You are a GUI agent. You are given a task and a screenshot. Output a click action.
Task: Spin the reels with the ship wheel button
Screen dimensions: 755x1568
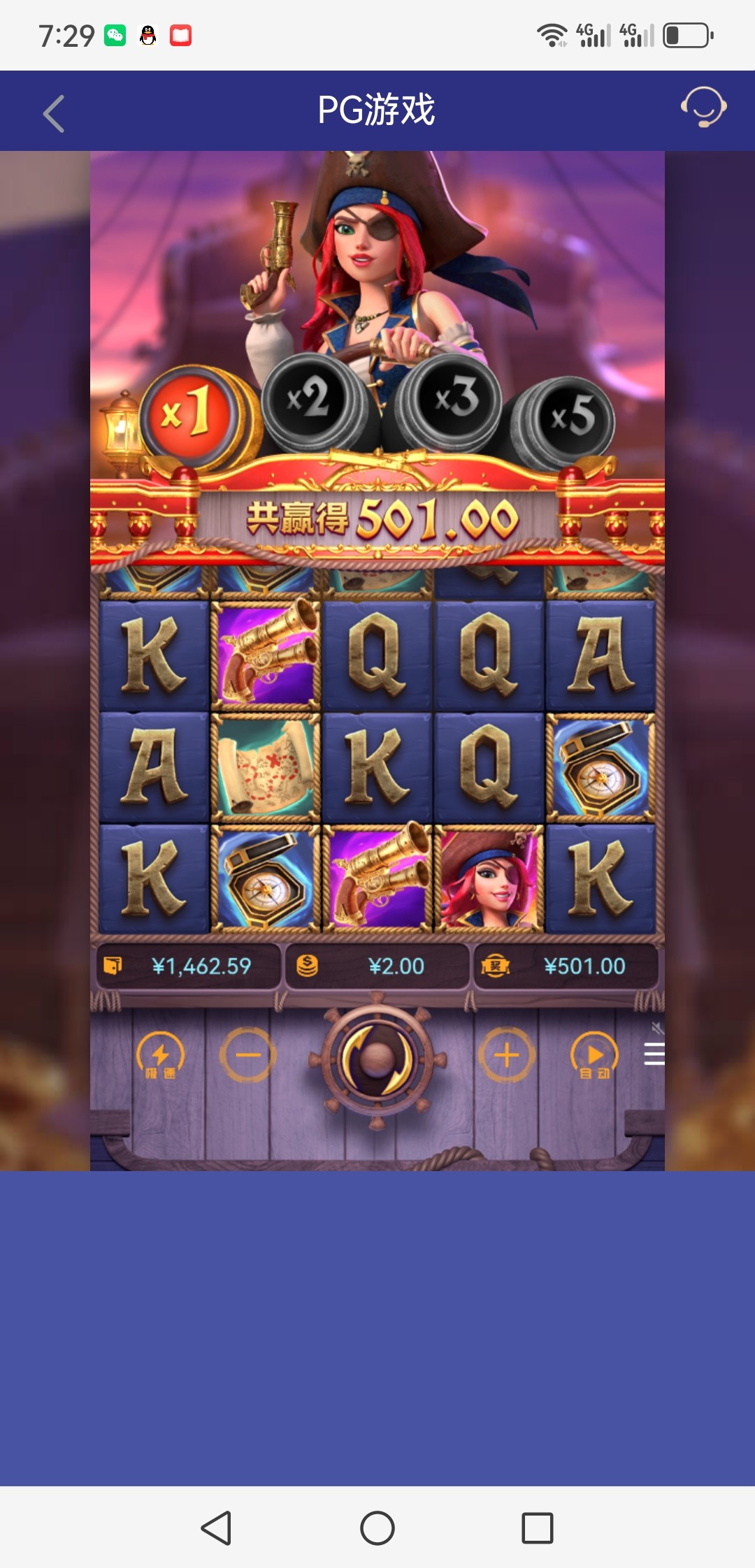pos(377,1058)
